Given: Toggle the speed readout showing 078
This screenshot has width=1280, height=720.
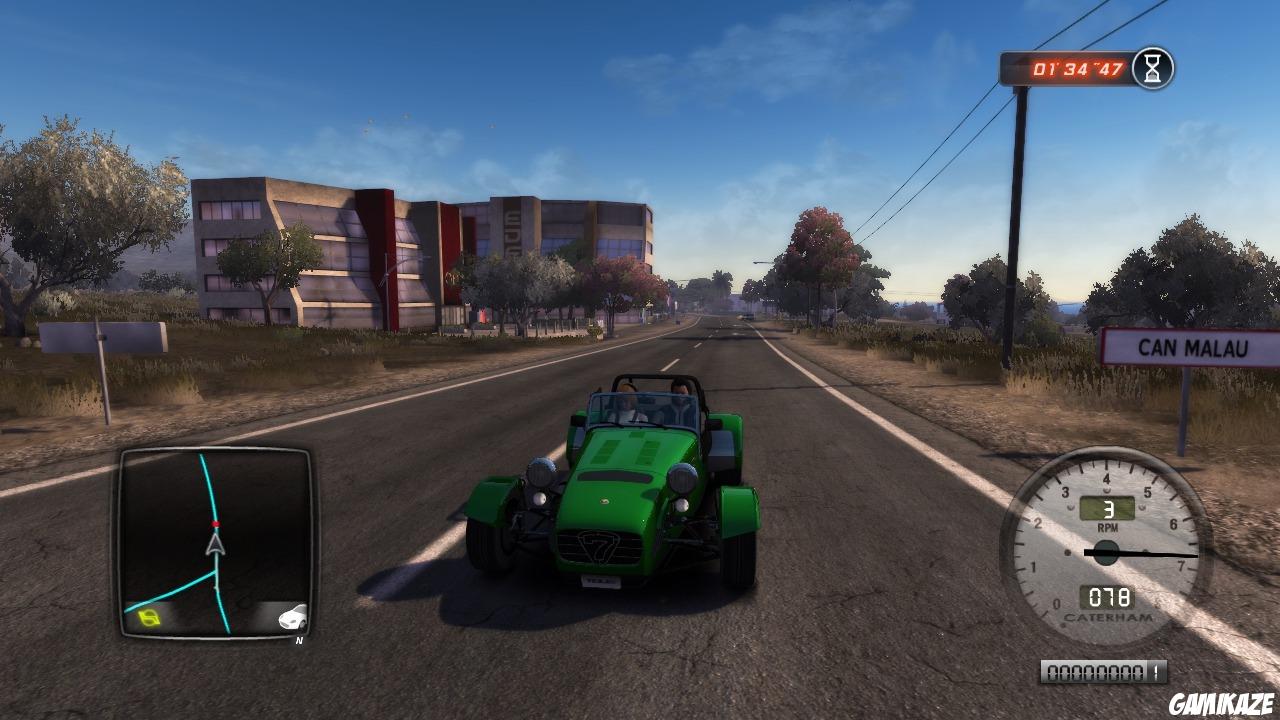Looking at the screenshot, I should pos(1110,592).
